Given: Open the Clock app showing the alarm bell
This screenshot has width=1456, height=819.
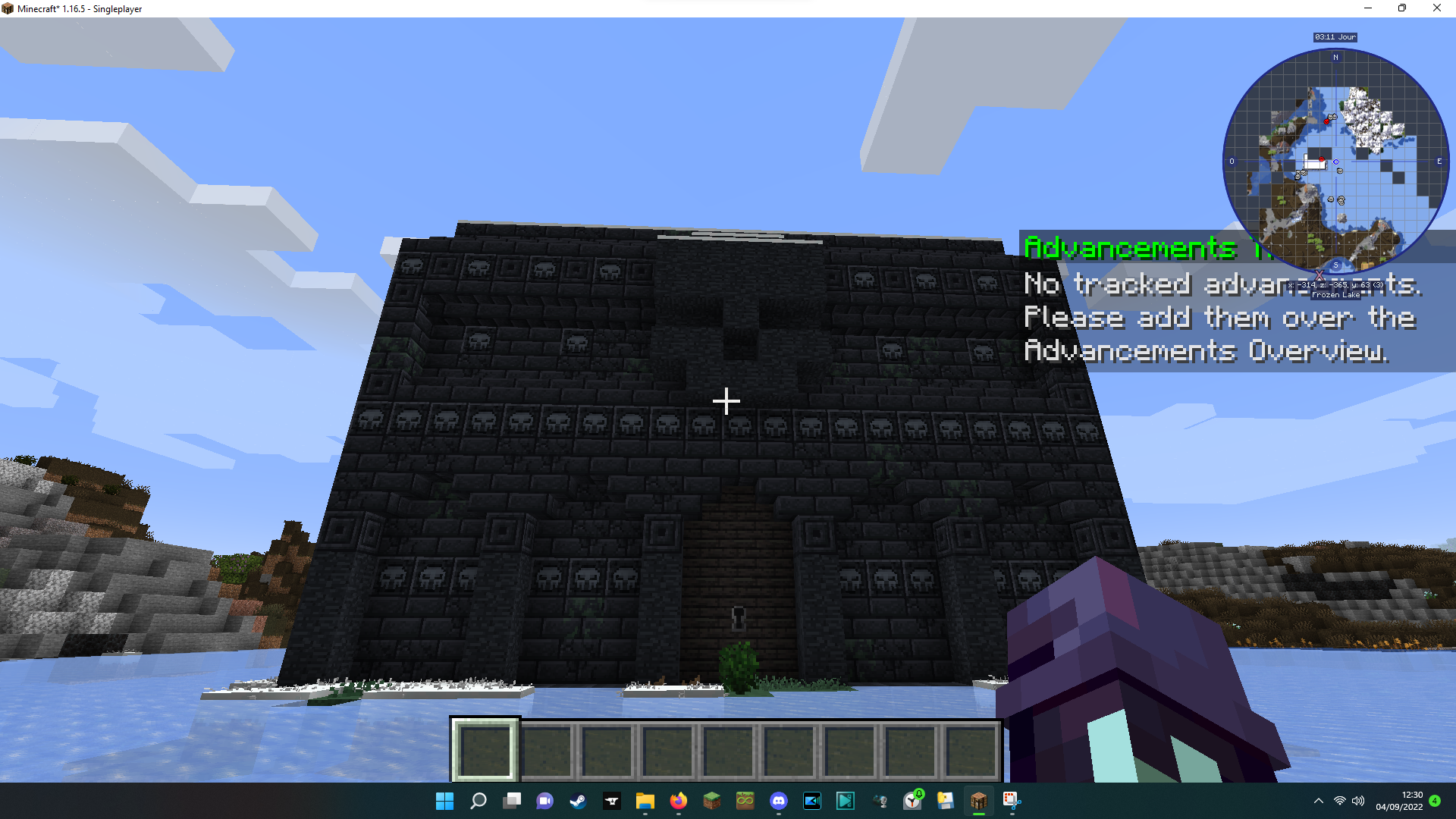Looking at the screenshot, I should [912, 802].
